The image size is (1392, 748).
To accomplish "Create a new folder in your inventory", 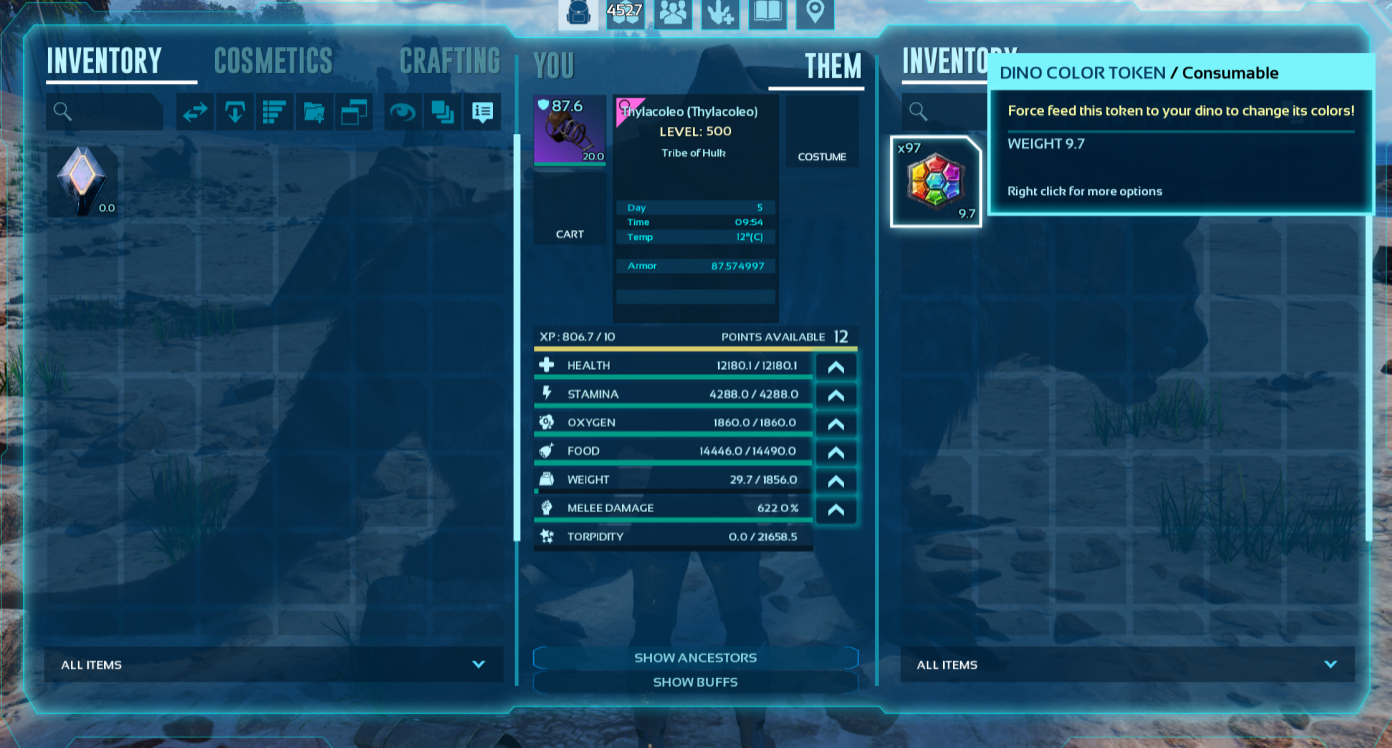I will pyautogui.click(x=314, y=112).
